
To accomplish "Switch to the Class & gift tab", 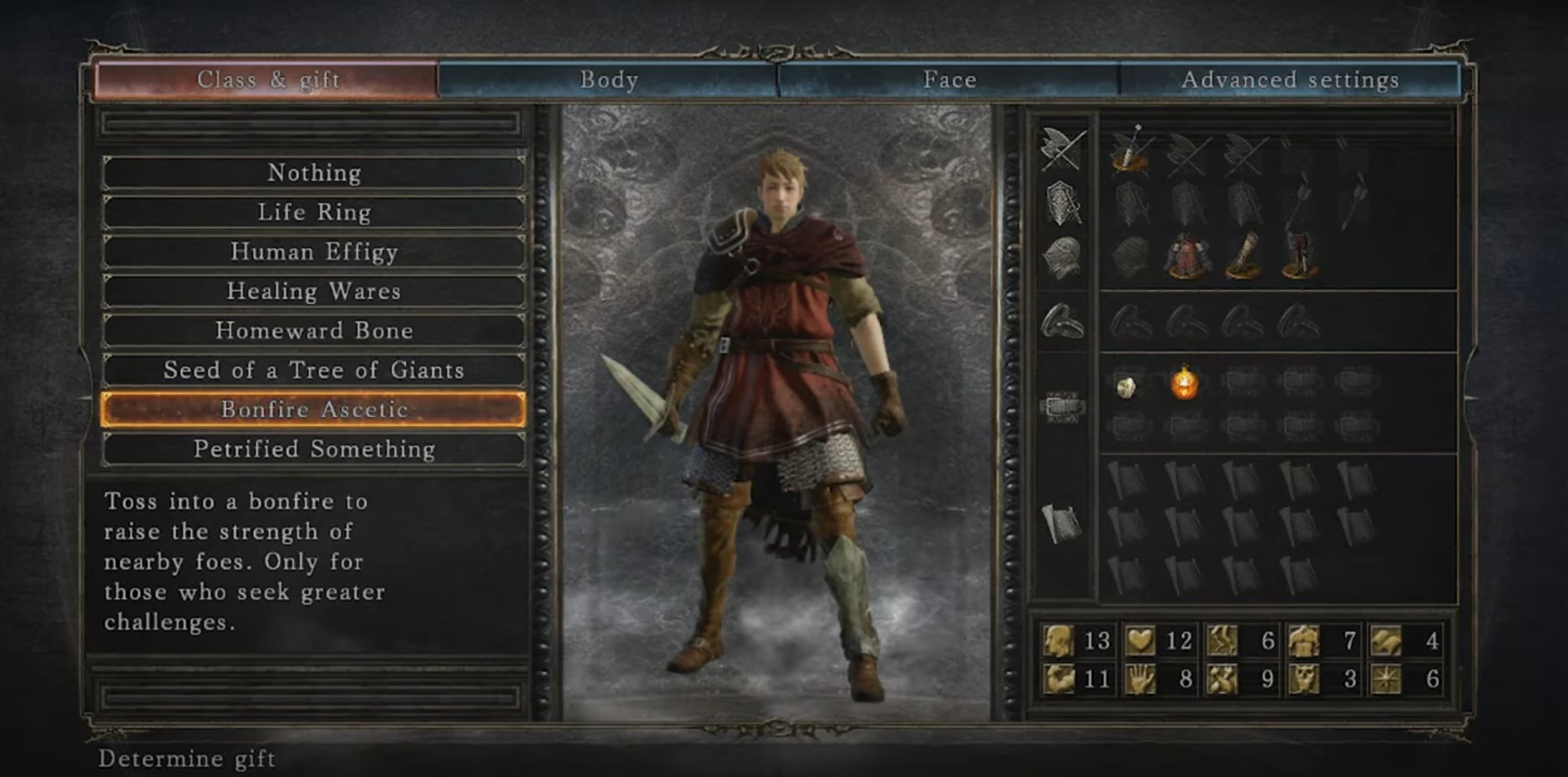I will (x=267, y=80).
